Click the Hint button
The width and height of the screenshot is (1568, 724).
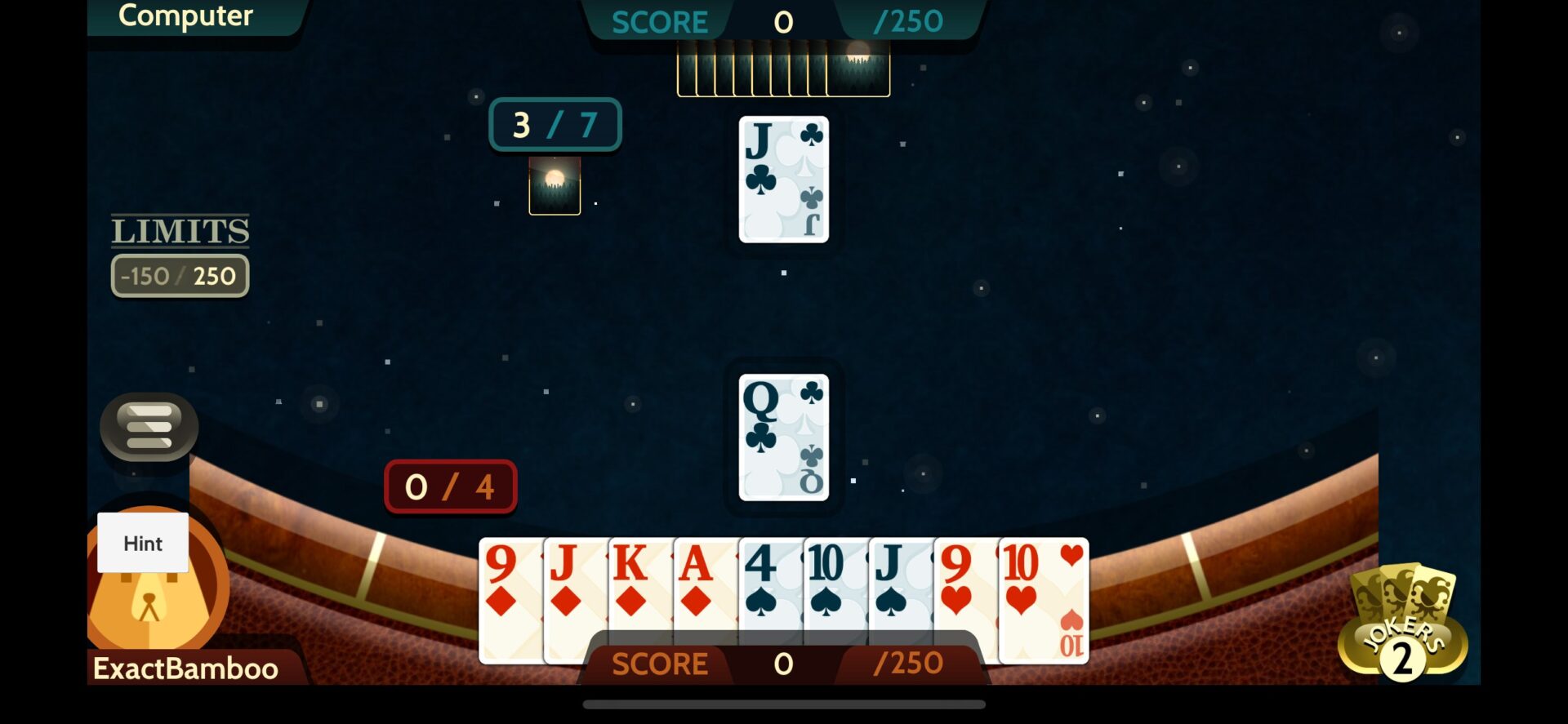pyautogui.click(x=143, y=543)
